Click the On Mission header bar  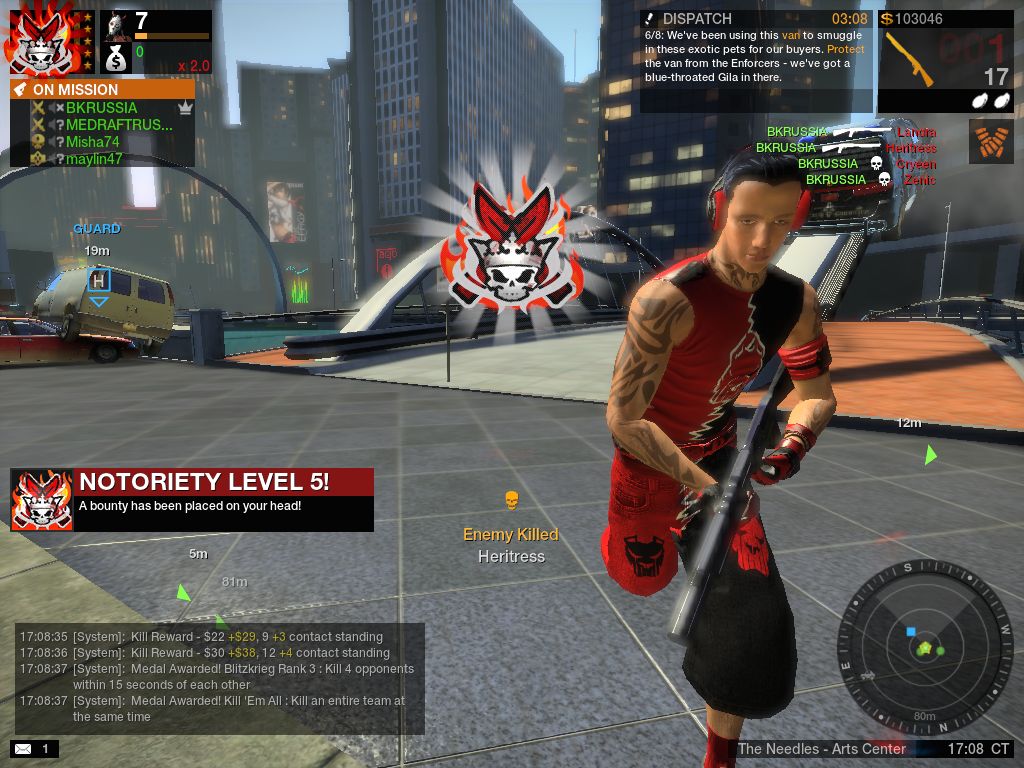(x=102, y=89)
